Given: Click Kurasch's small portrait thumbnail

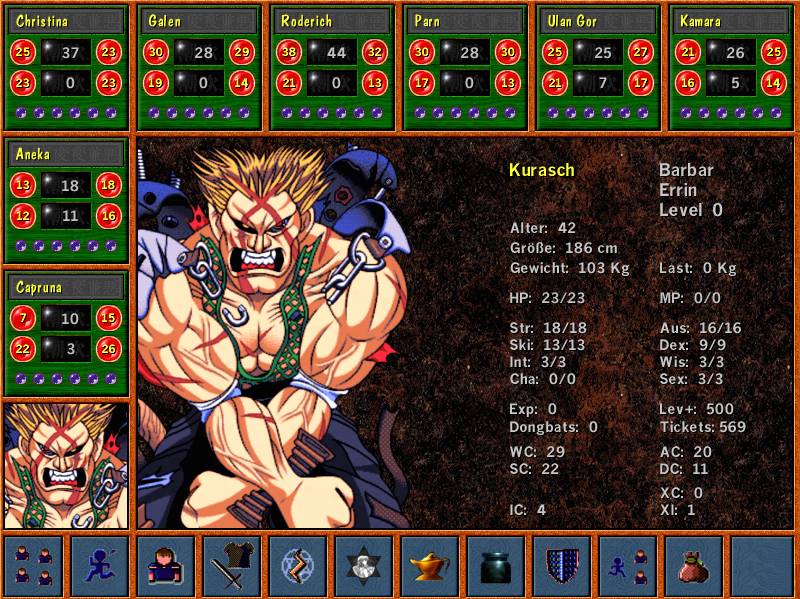Looking at the screenshot, I should tap(67, 465).
